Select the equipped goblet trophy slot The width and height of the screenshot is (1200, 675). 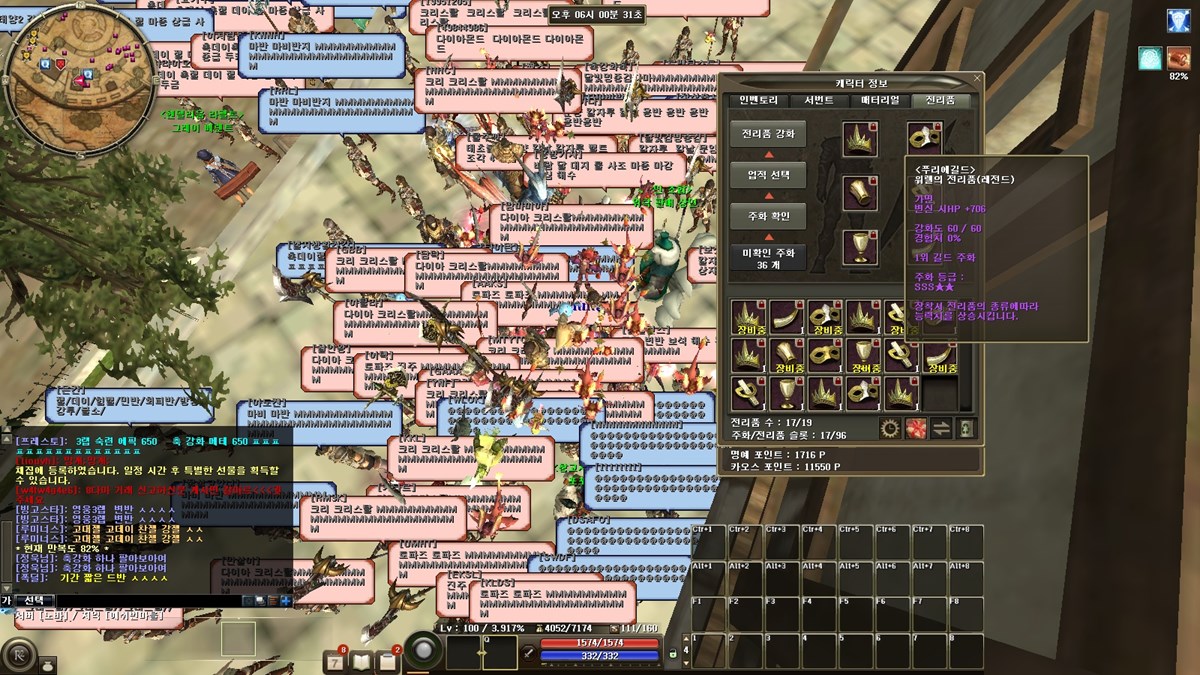tap(859, 247)
